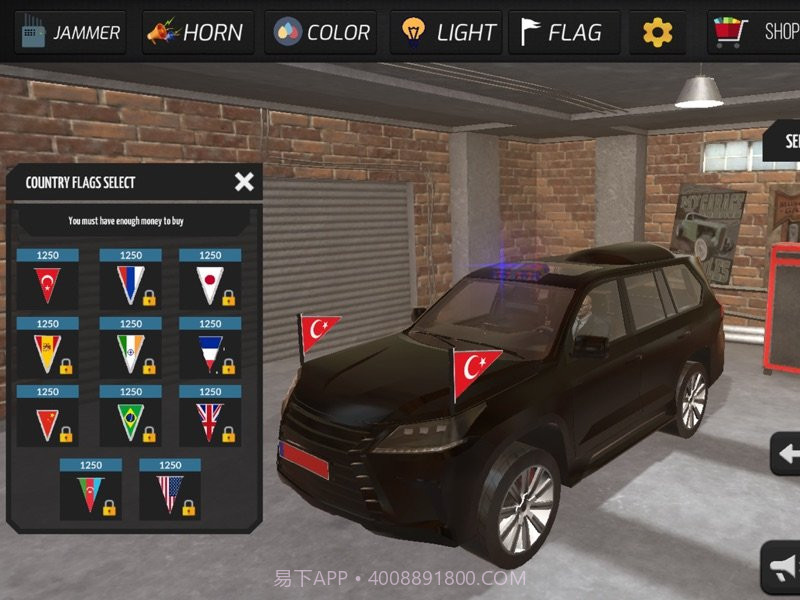Choose the locked Russia flag pennant

point(130,284)
